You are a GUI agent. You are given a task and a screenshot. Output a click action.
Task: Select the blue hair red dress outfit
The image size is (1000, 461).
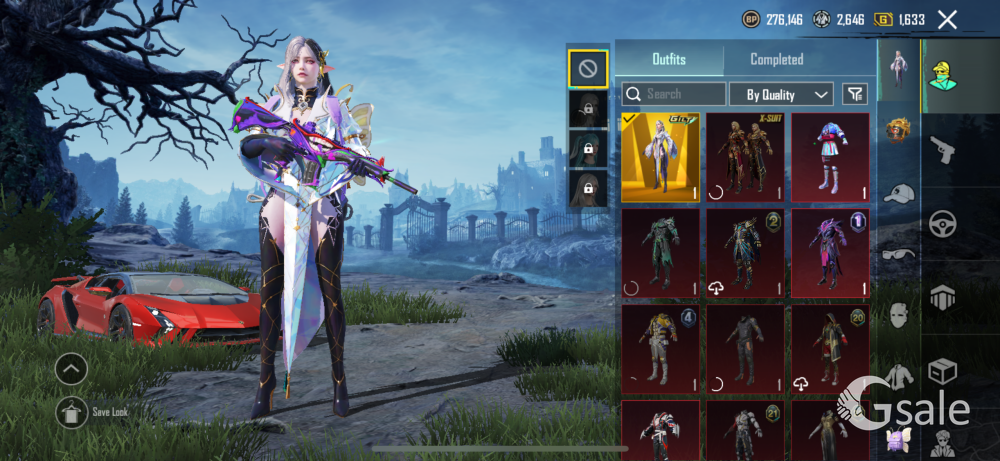pyautogui.click(x=830, y=157)
